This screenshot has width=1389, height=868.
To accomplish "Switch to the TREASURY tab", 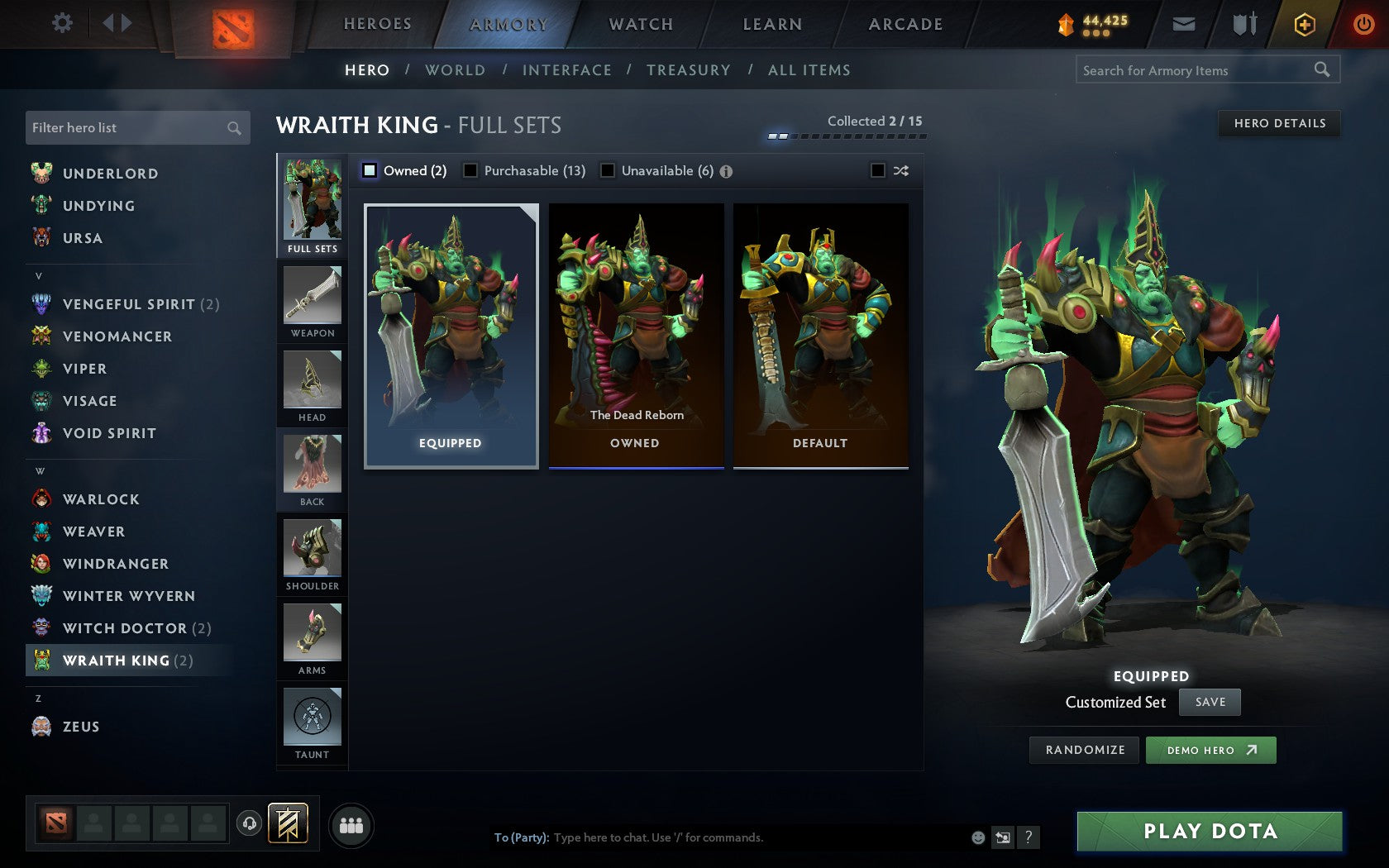I will click(x=689, y=69).
